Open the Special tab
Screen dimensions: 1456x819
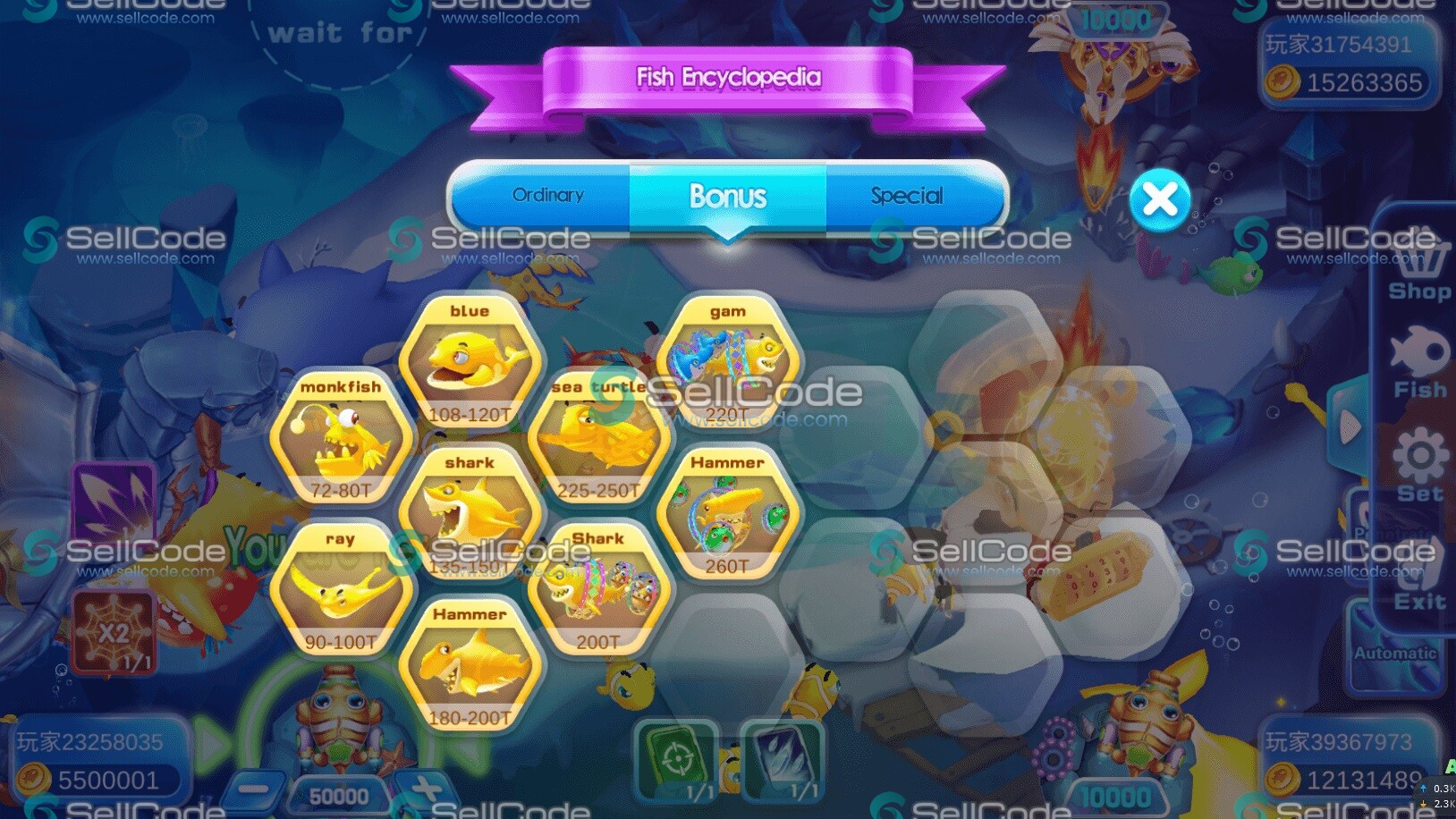pos(907,196)
